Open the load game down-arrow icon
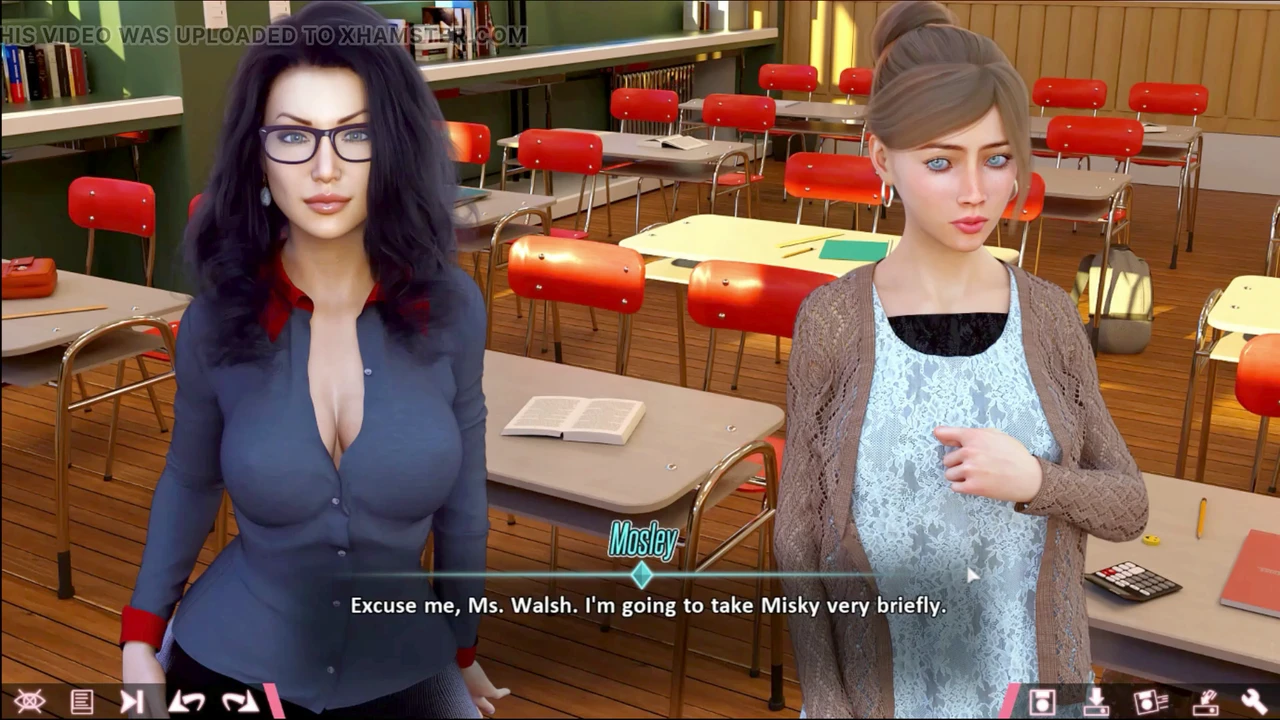The width and height of the screenshot is (1280, 720). [1096, 701]
